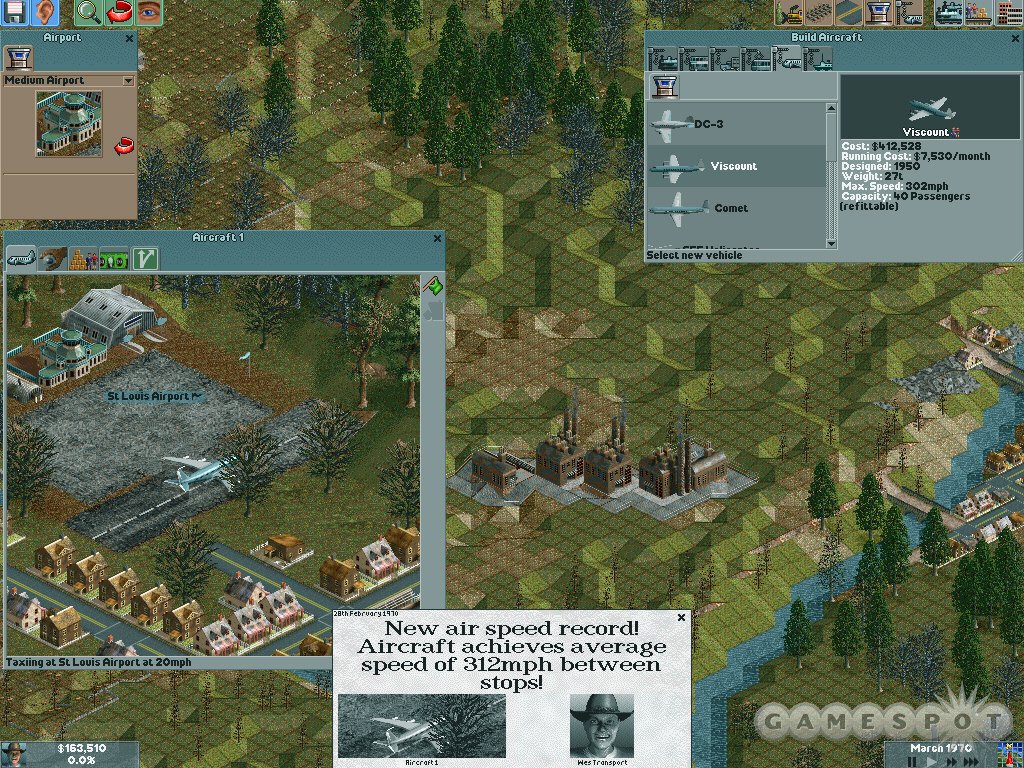
Task: Close the Aircraft 1 window
Action: [437, 238]
